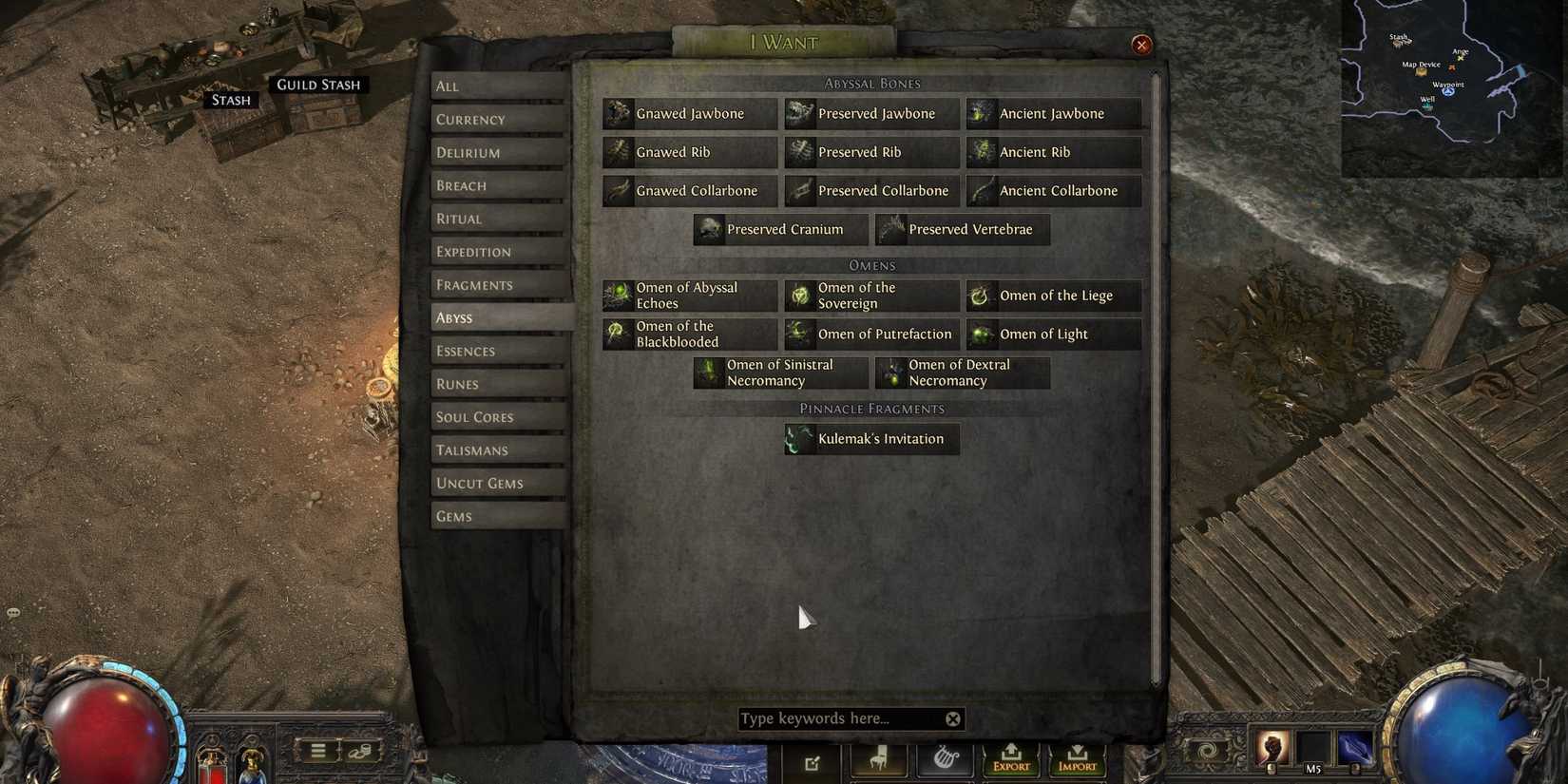Screen dimensions: 1568x784
Task: Select the Omen of Dextral Necromancy
Action: tap(962, 373)
